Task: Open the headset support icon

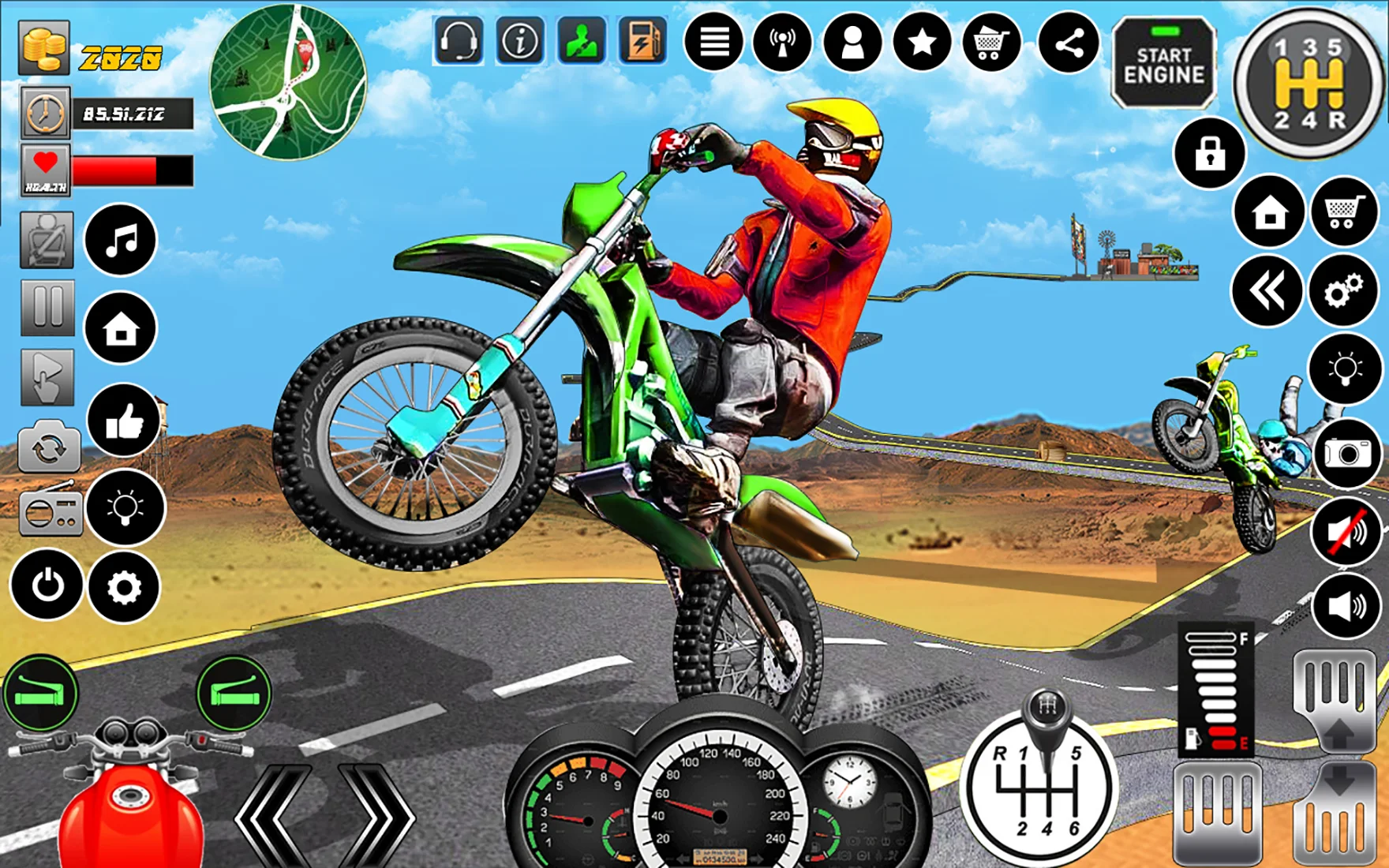Action: coord(458,40)
